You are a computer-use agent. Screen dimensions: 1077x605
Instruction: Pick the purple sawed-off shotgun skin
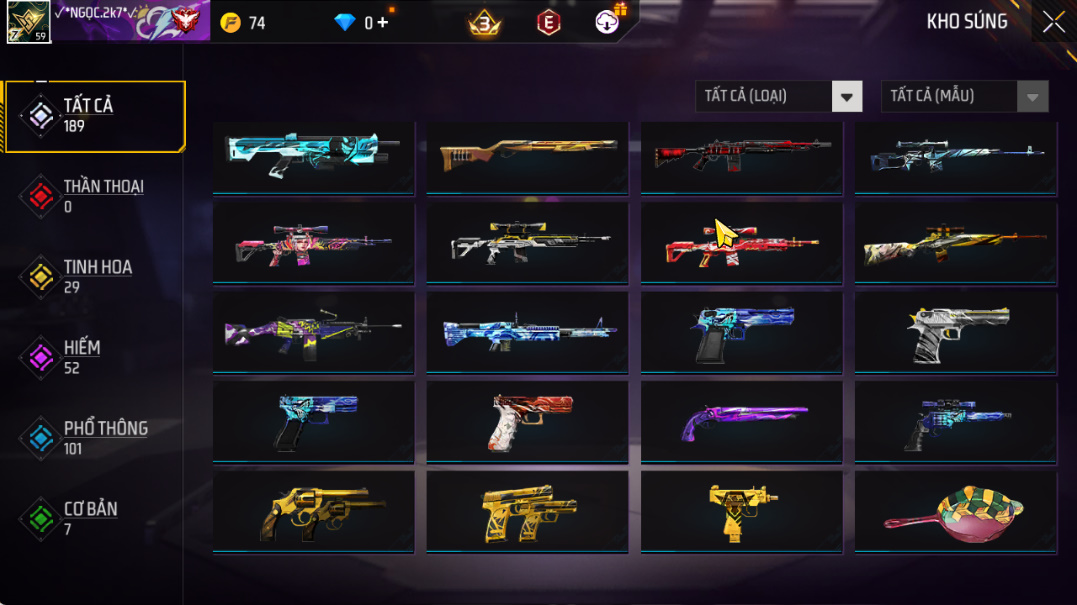741,422
